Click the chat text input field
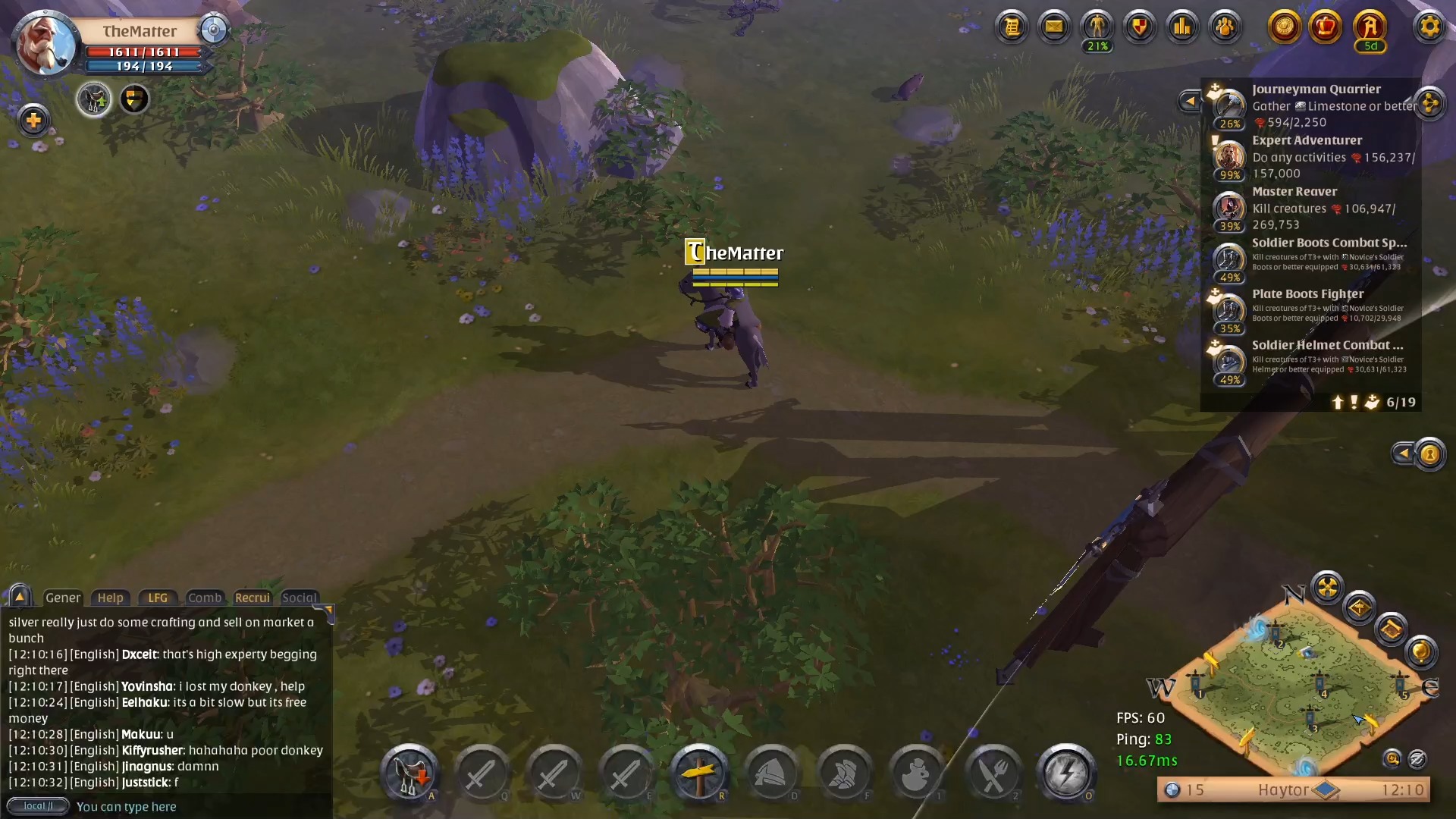This screenshot has width=1456, height=819. pyautogui.click(x=197, y=806)
